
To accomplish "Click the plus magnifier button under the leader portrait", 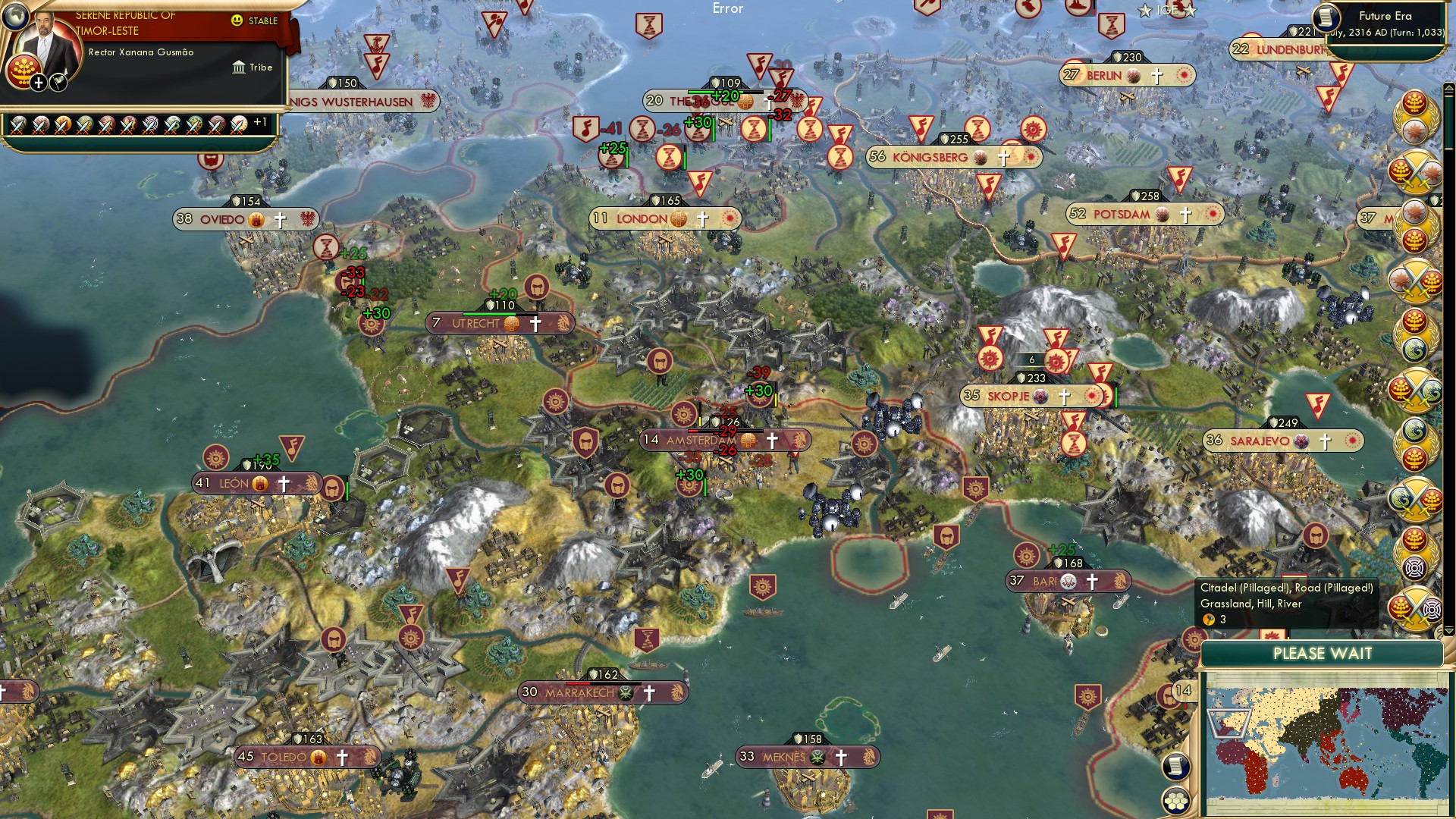I will click(x=38, y=81).
